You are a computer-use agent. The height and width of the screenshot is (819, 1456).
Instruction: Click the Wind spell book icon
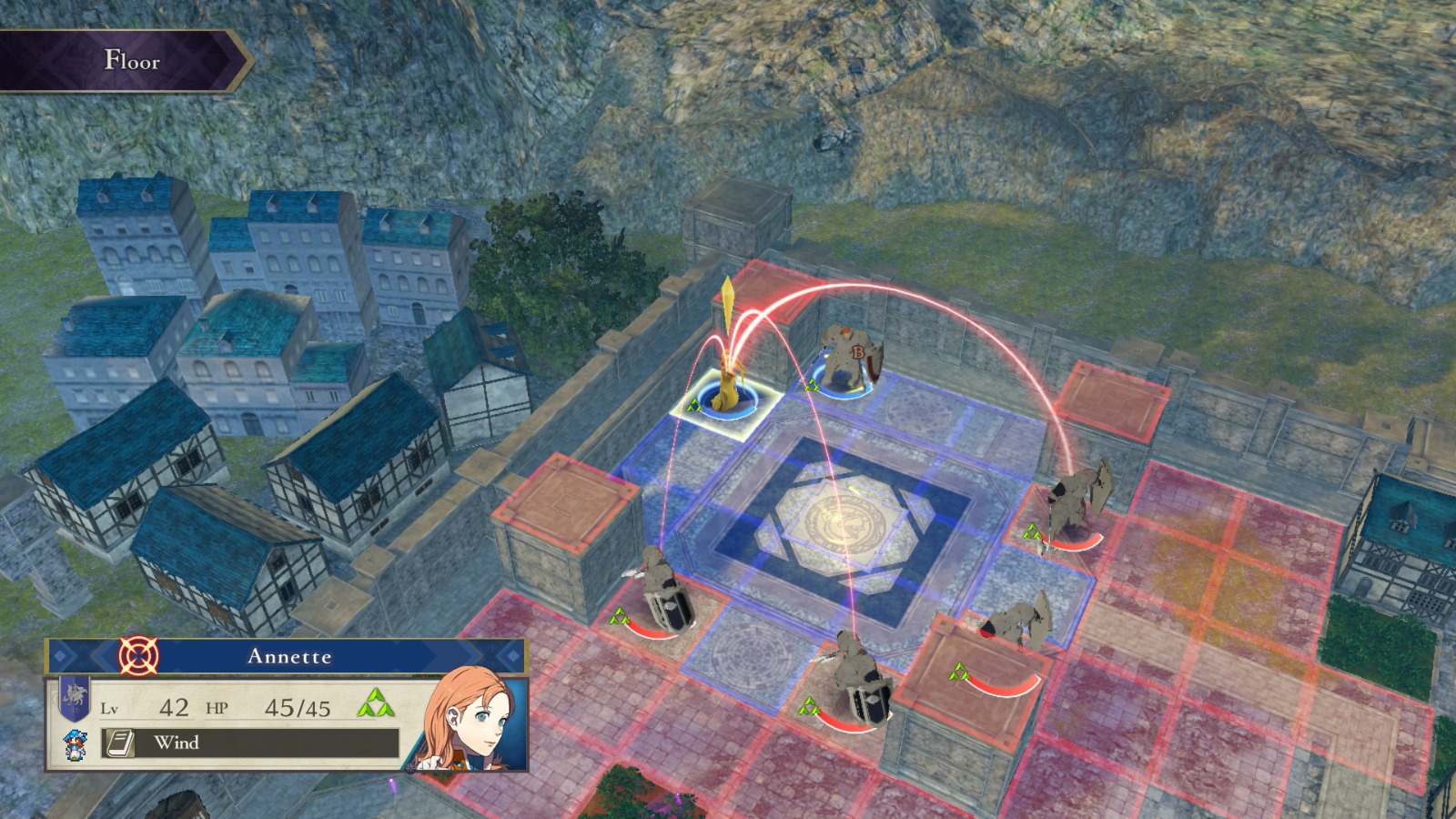tap(119, 743)
